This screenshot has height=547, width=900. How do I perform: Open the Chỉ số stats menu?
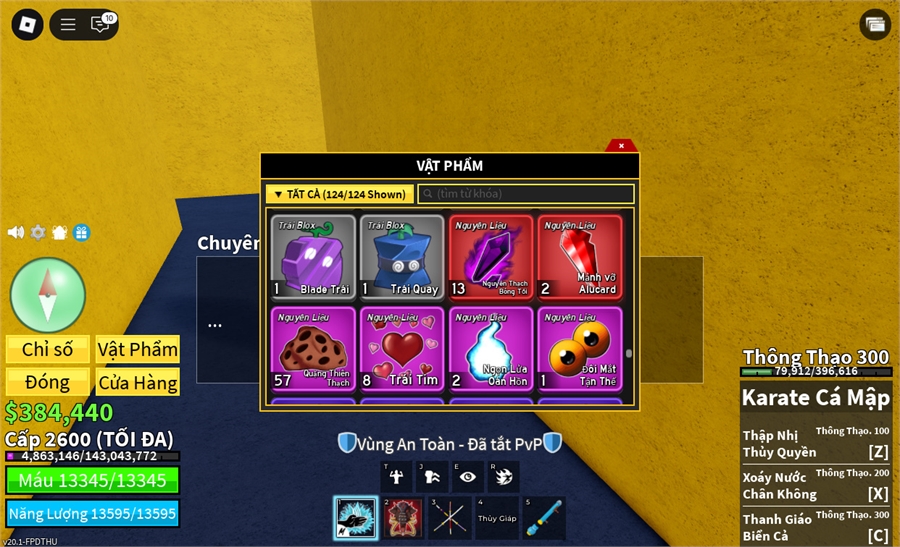tap(48, 349)
